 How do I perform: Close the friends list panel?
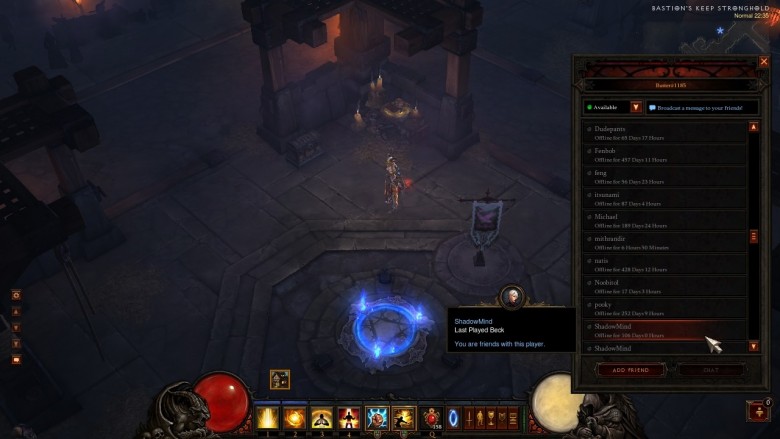click(x=764, y=62)
